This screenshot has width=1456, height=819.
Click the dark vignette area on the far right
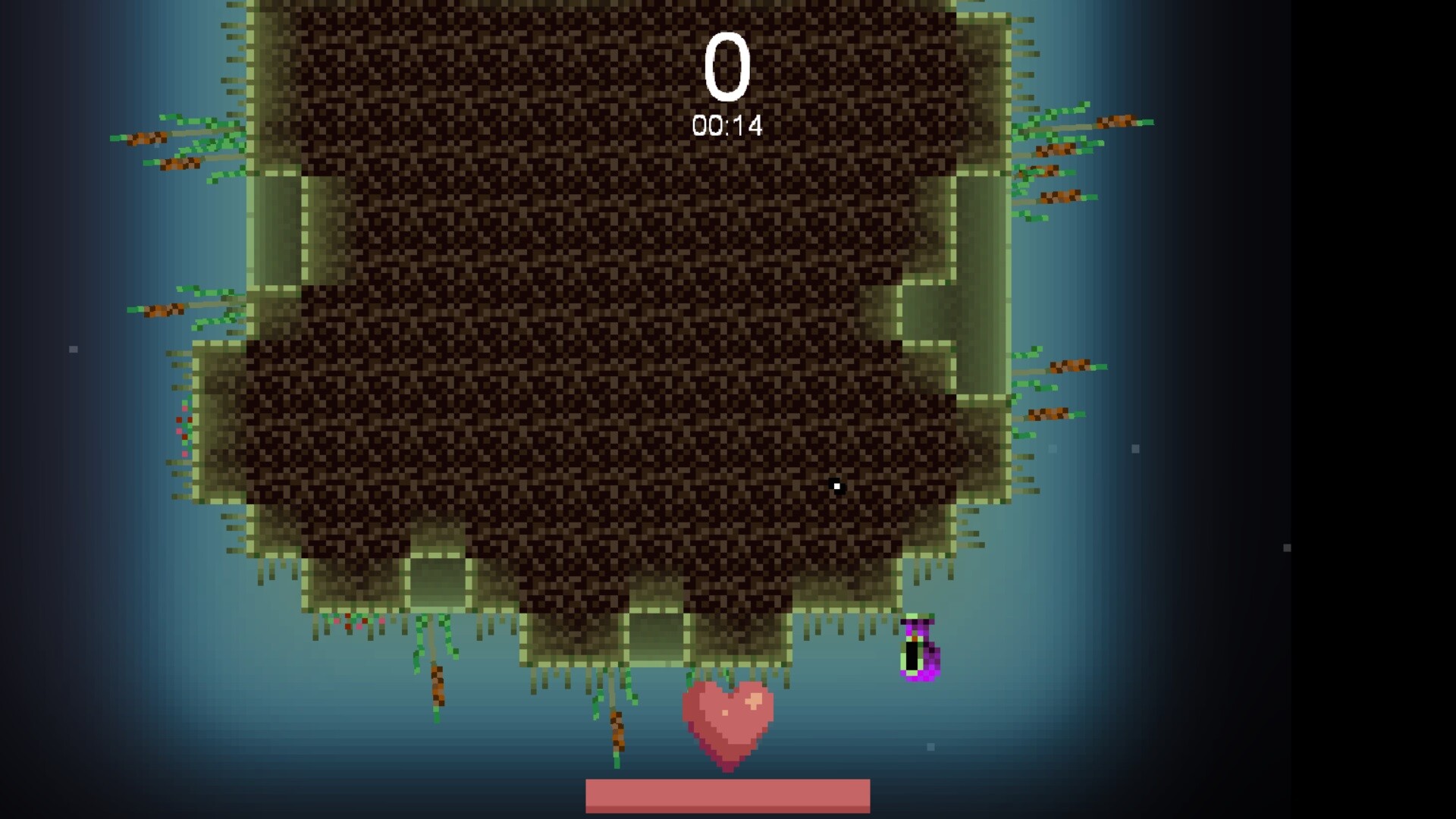[1365, 409]
